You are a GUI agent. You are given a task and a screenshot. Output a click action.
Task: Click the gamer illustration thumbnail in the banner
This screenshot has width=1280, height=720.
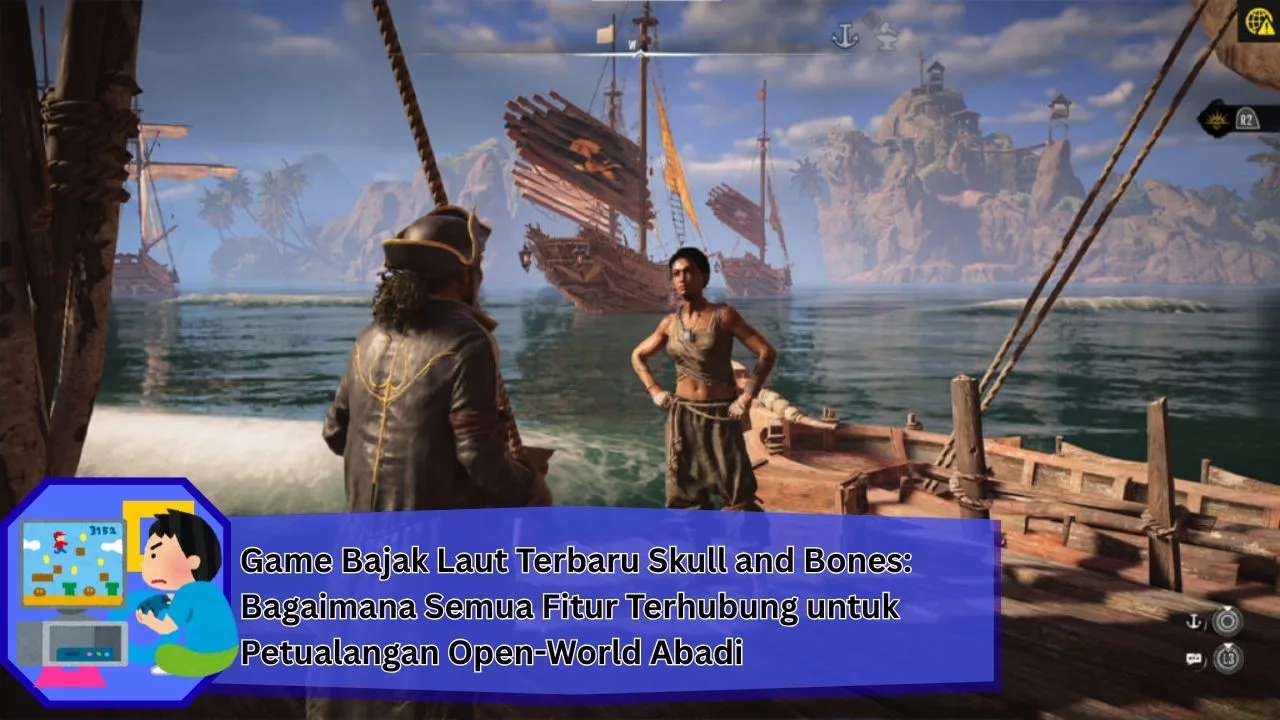coord(115,595)
